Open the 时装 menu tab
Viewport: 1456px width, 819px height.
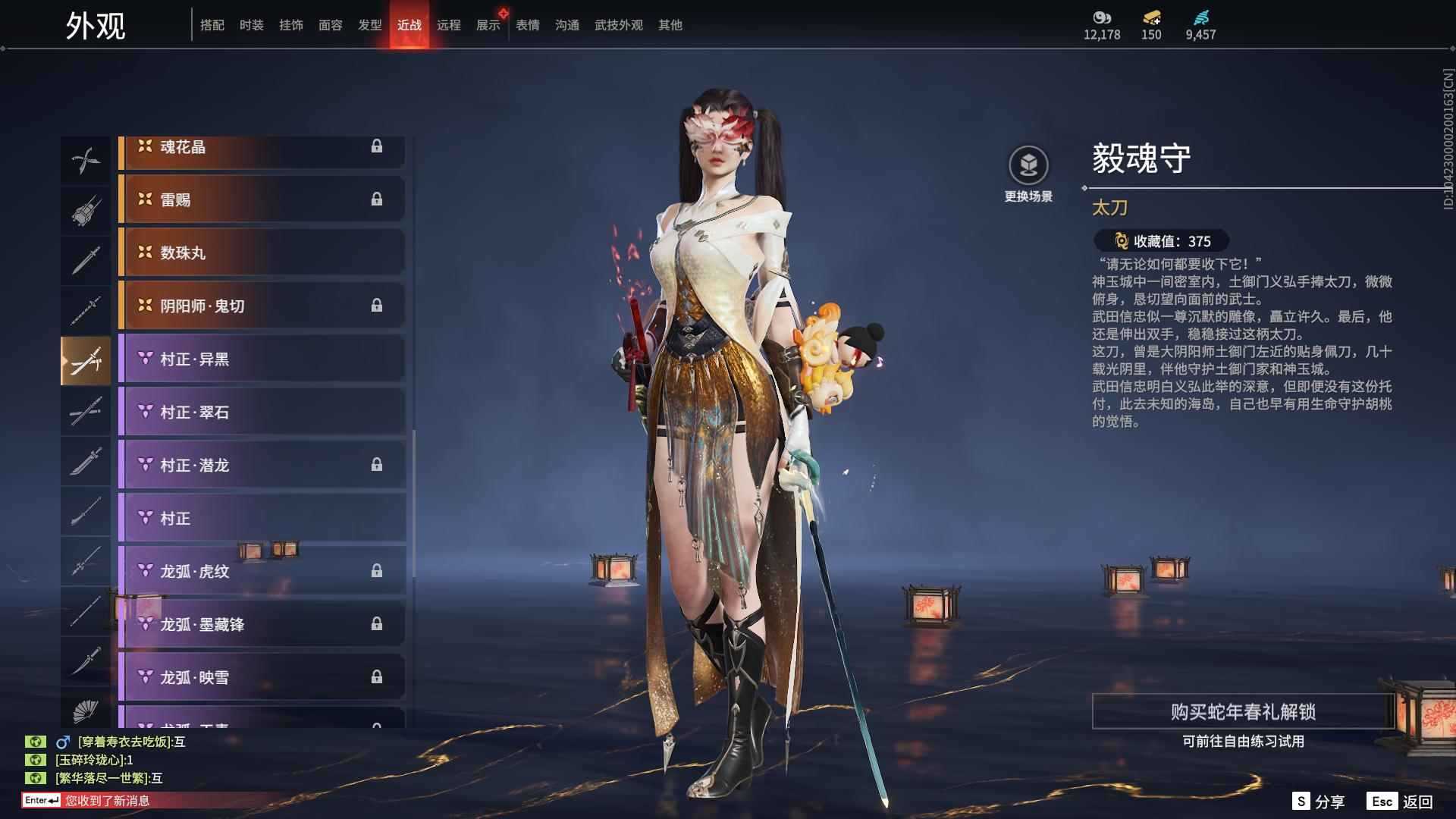click(x=253, y=24)
